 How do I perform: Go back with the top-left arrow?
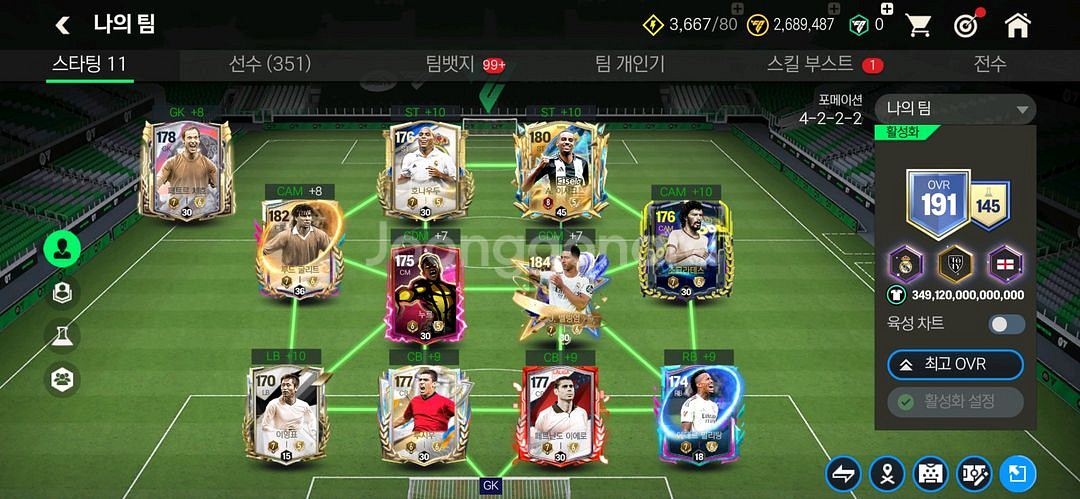coord(63,24)
